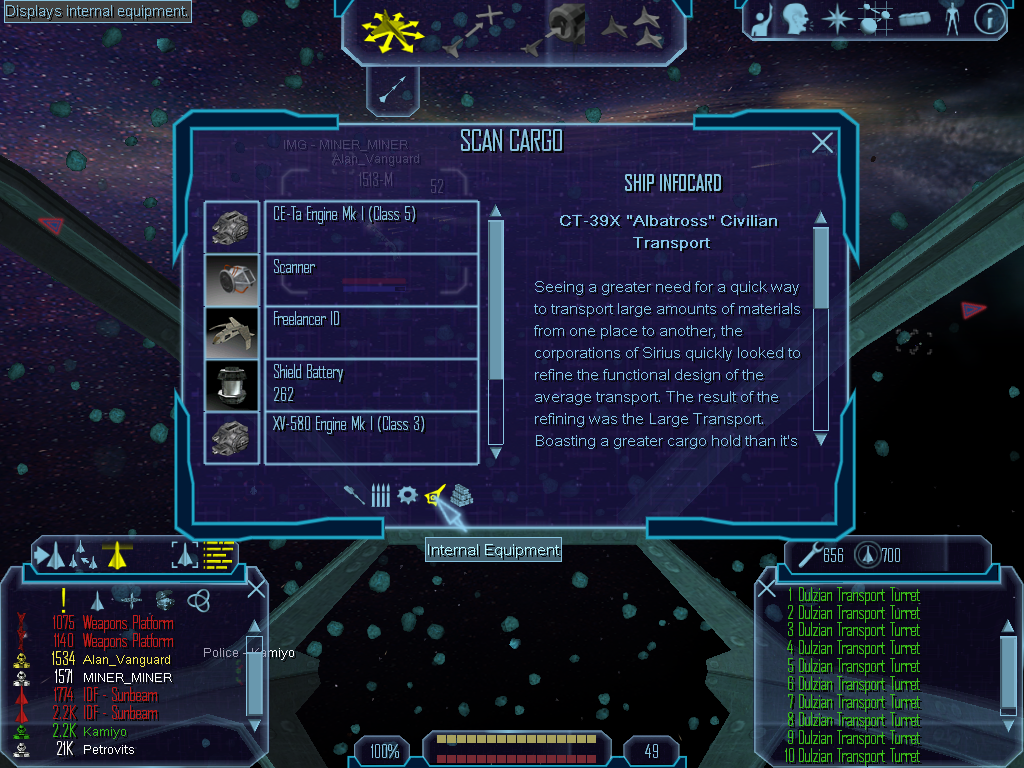Close the Scan Cargo window
The width and height of the screenshot is (1024, 768).
point(822,143)
